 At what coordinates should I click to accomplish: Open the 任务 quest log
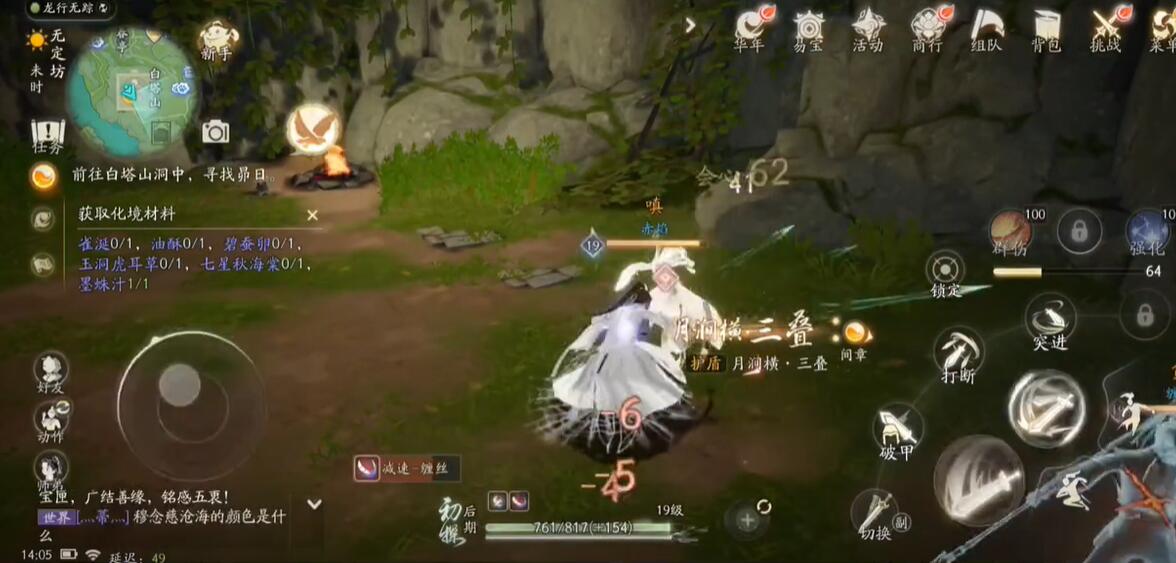(x=47, y=134)
